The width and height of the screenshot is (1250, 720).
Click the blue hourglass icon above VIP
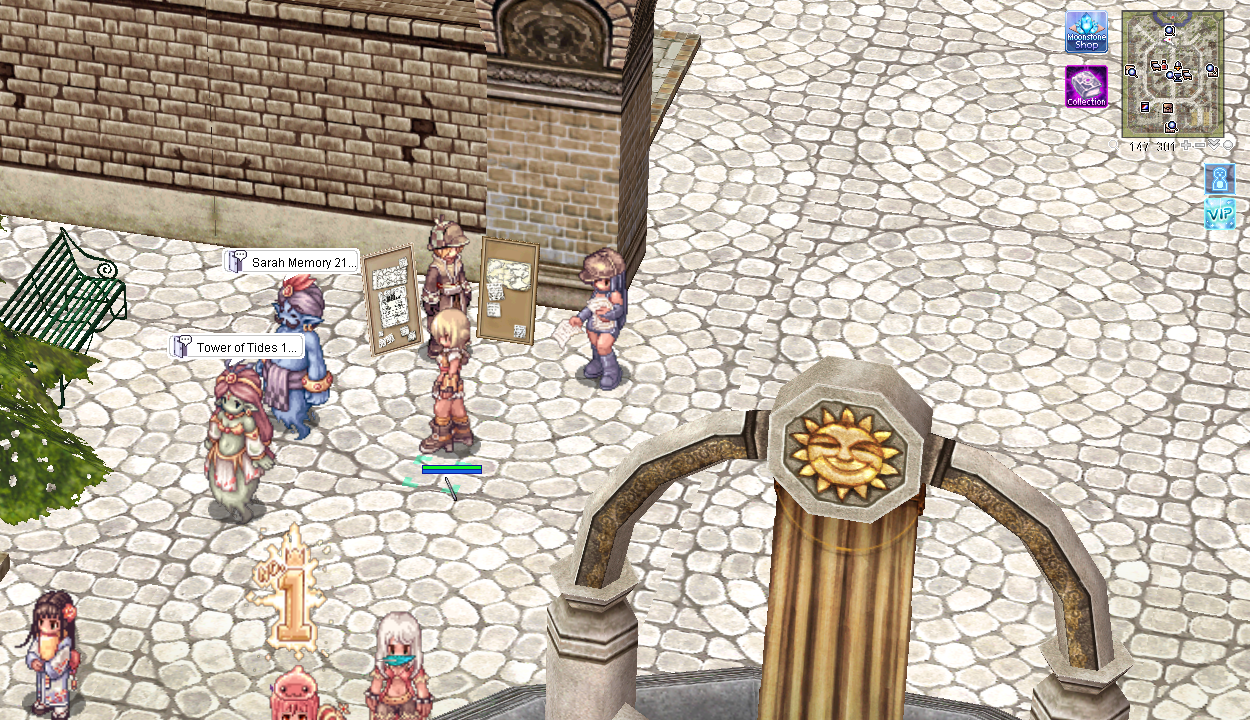[1220, 179]
